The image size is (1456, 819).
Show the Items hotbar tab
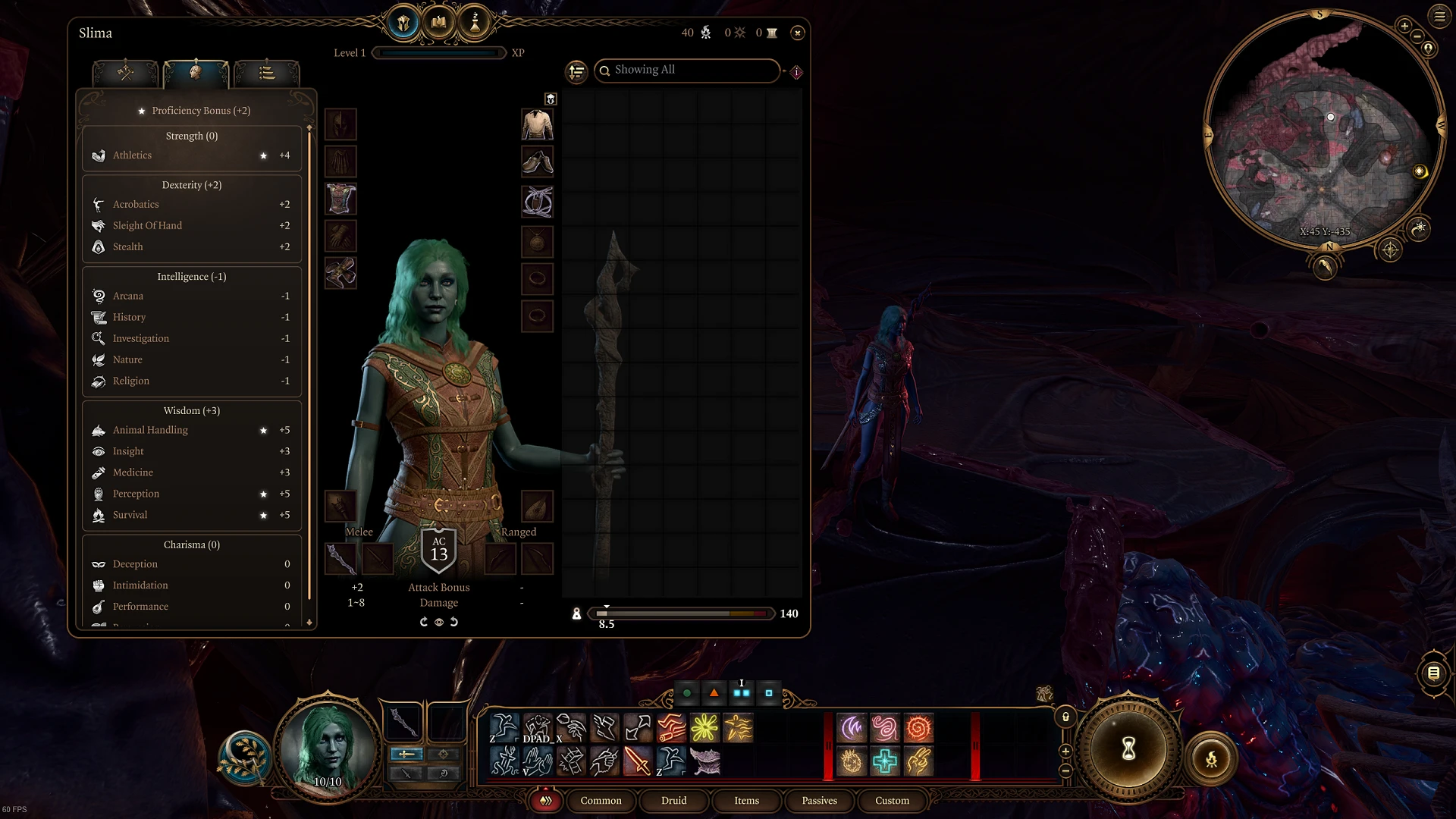coord(746,801)
